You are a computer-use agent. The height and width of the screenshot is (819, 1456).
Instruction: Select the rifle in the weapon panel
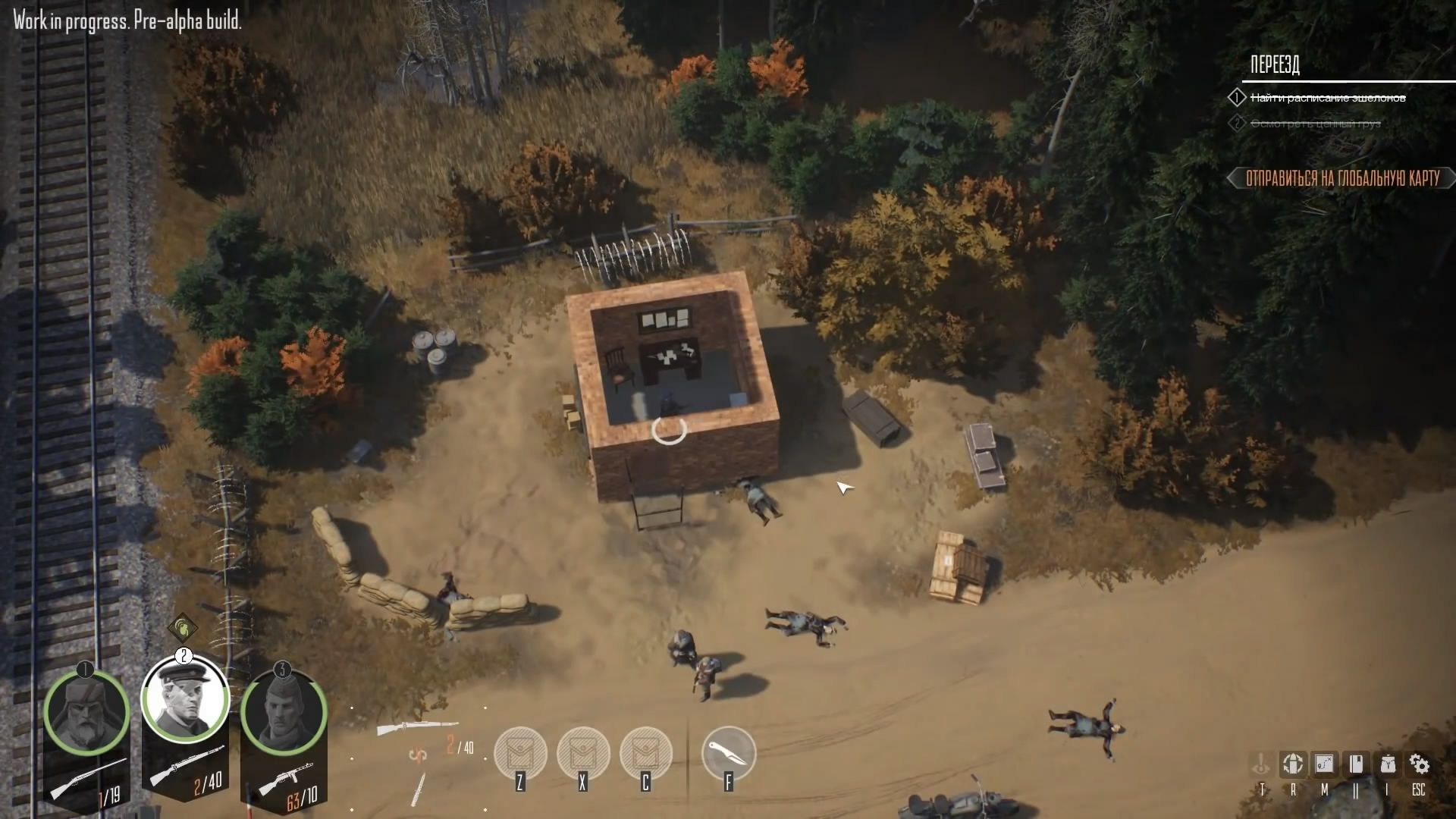pos(418,728)
